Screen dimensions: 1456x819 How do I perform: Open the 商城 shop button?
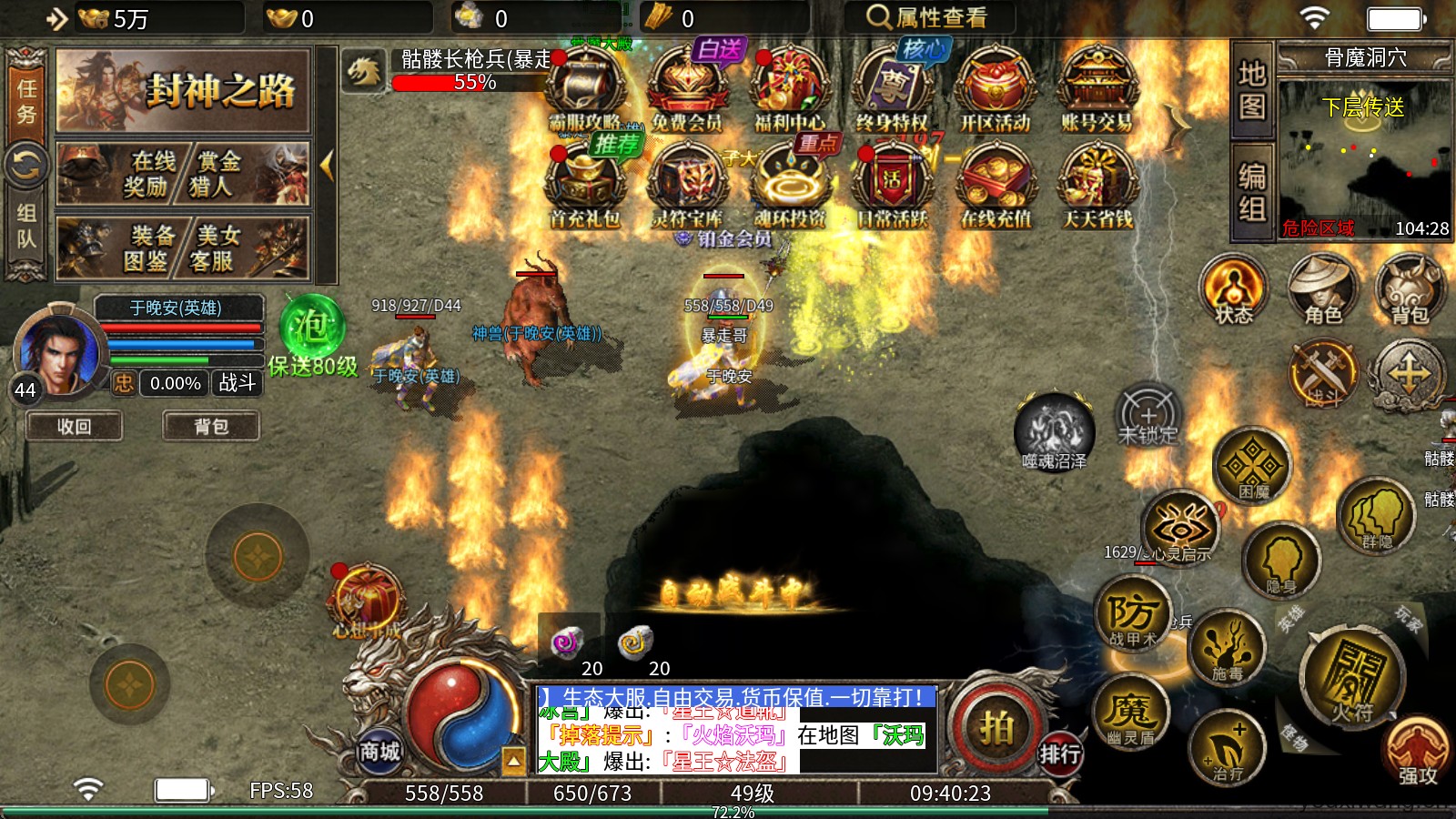pos(379,752)
